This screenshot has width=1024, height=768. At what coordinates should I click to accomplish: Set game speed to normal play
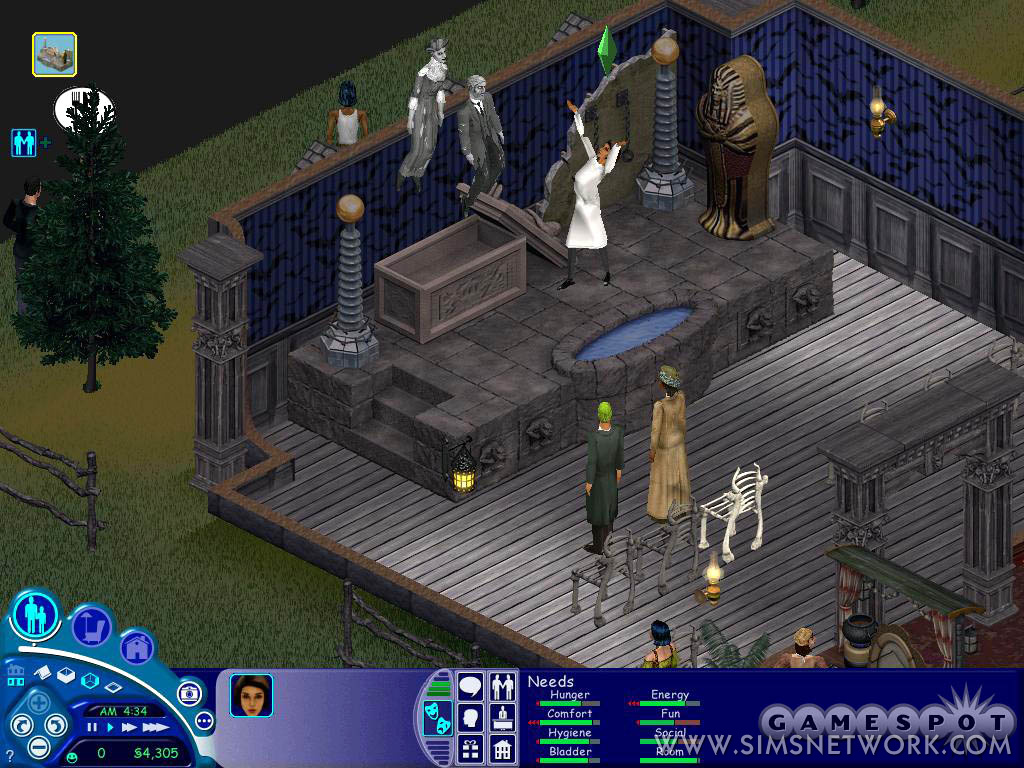[x=109, y=728]
